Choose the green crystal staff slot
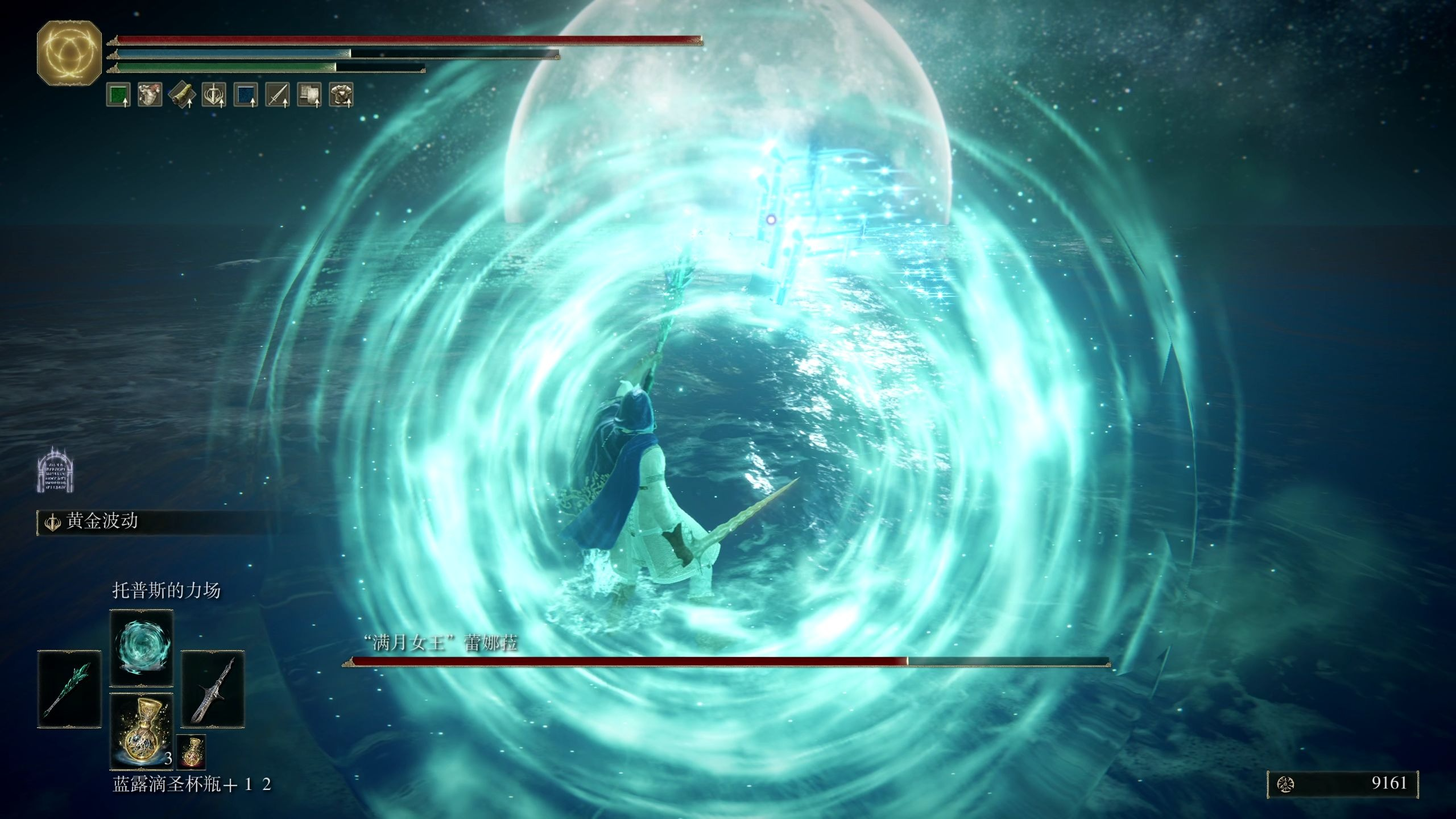Viewport: 1456px width, 819px height. pyautogui.click(x=69, y=689)
